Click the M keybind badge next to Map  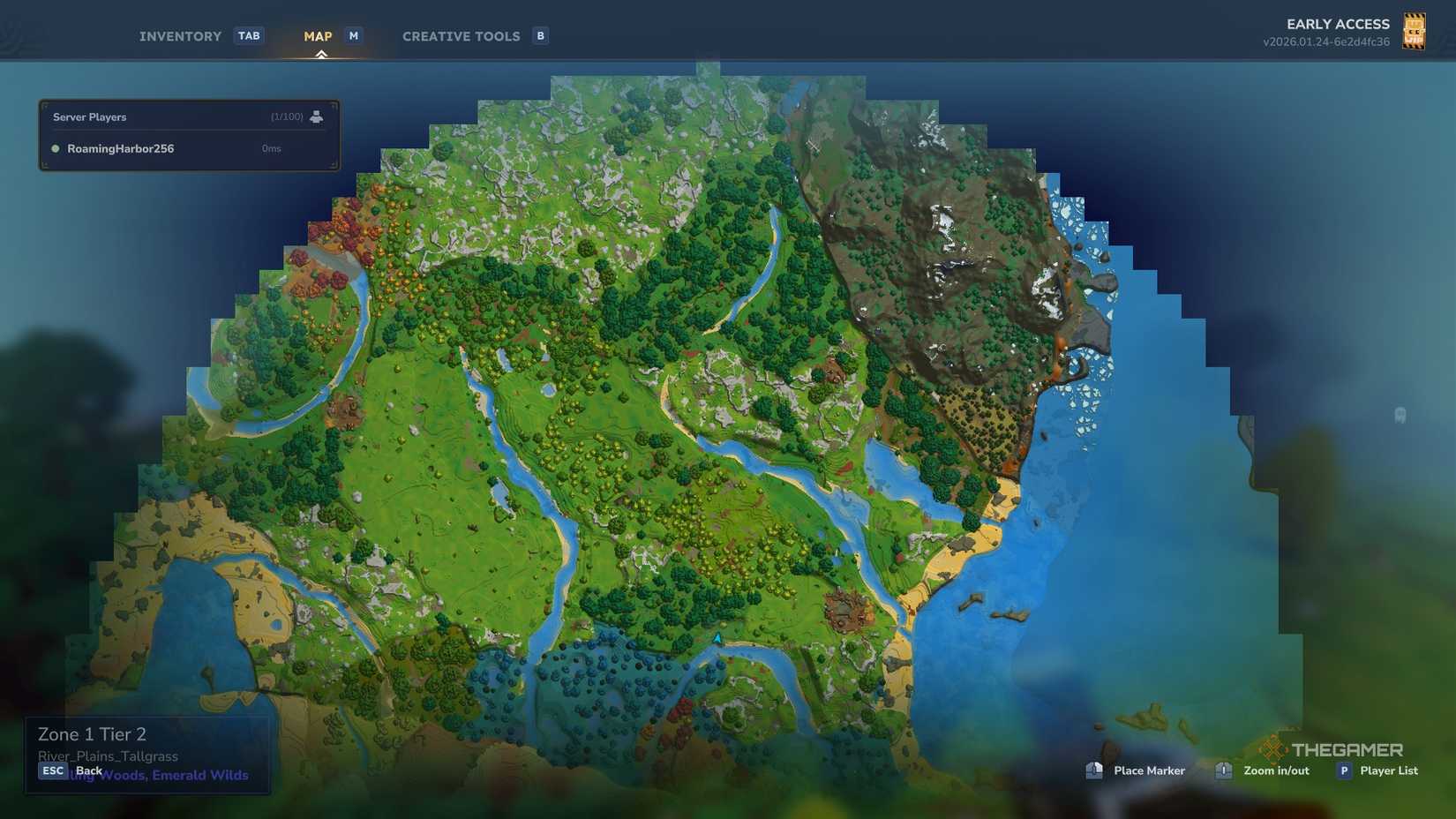(x=353, y=35)
